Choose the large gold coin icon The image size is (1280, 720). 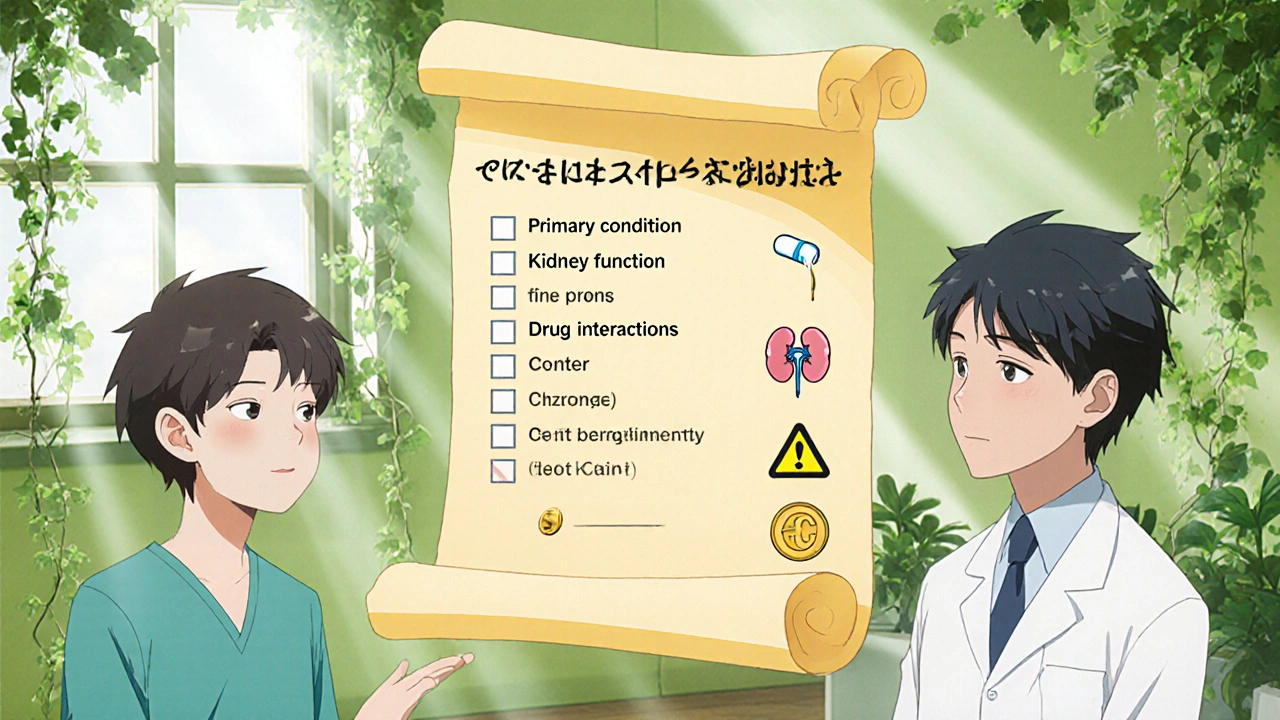[x=799, y=531]
